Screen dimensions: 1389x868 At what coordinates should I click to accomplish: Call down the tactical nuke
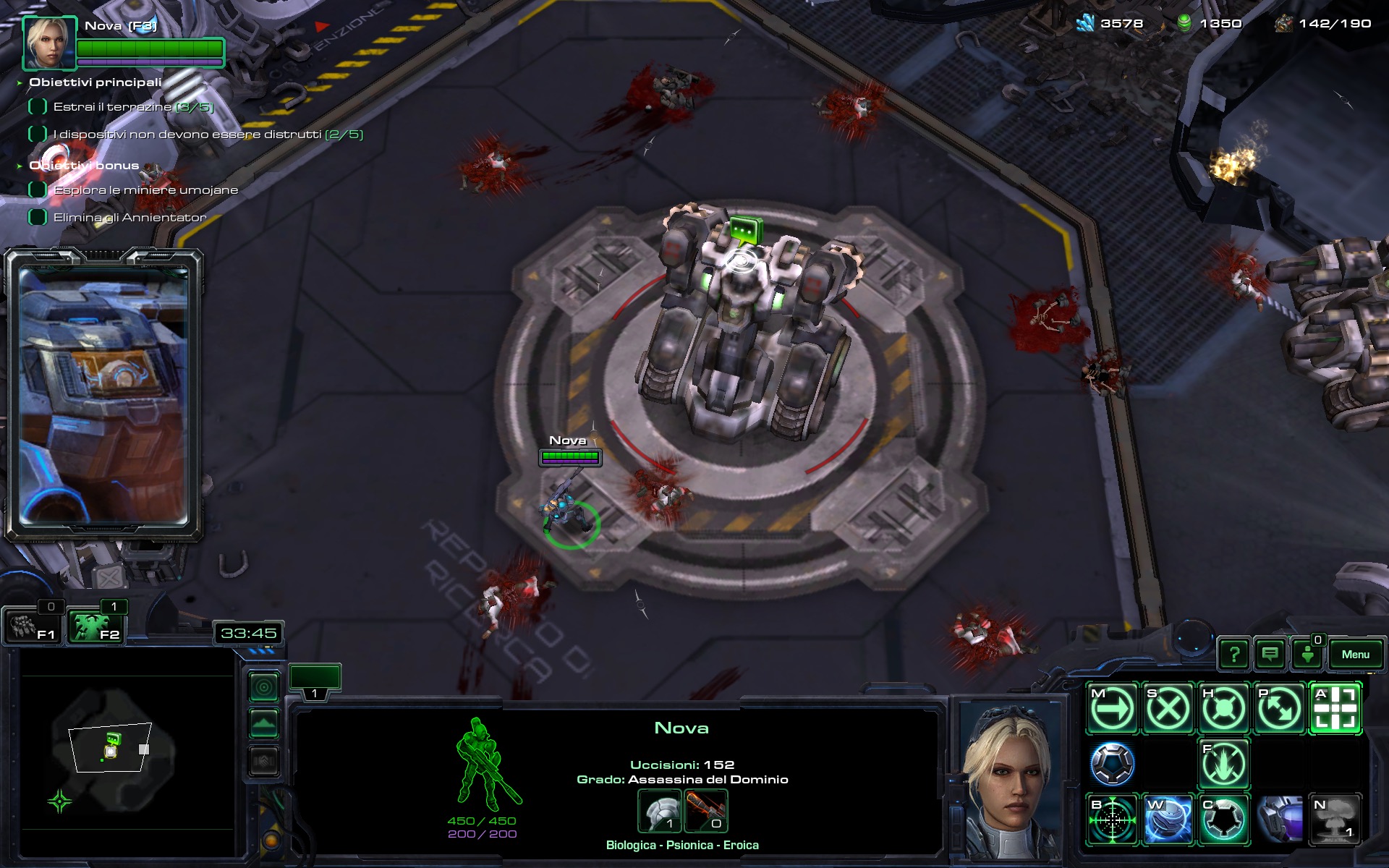(x=1335, y=820)
